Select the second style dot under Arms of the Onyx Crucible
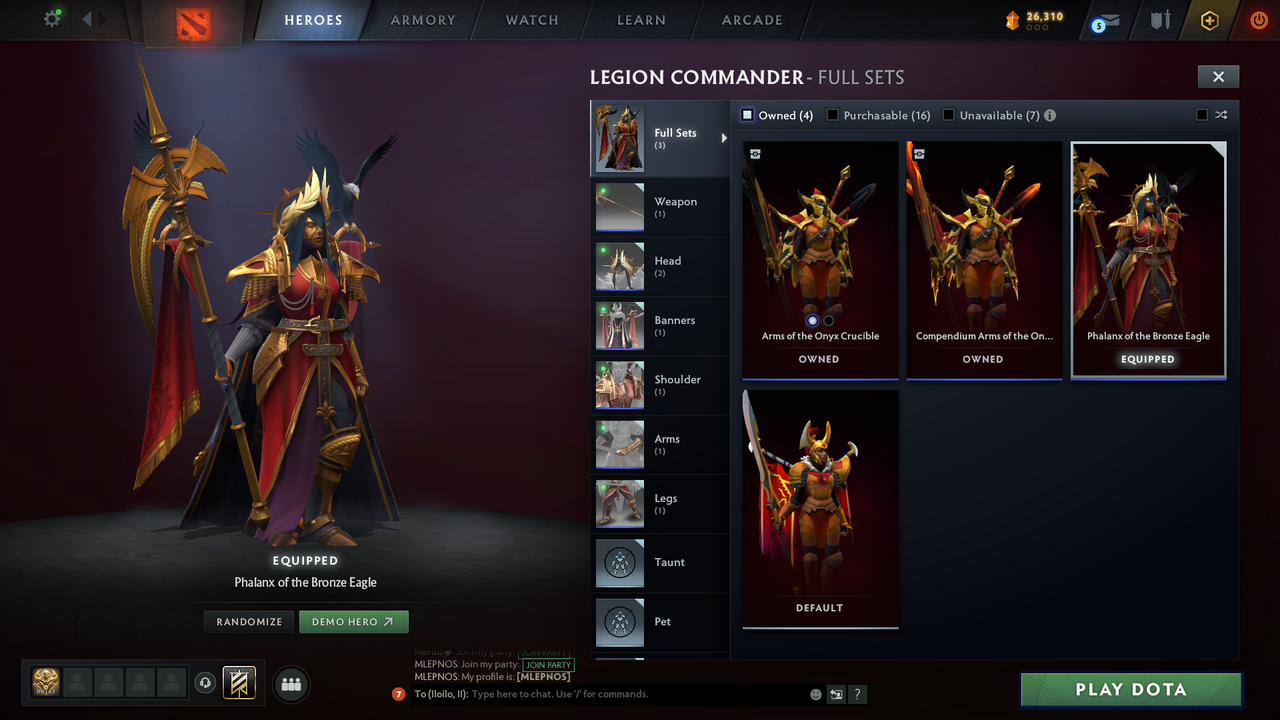 830,320
